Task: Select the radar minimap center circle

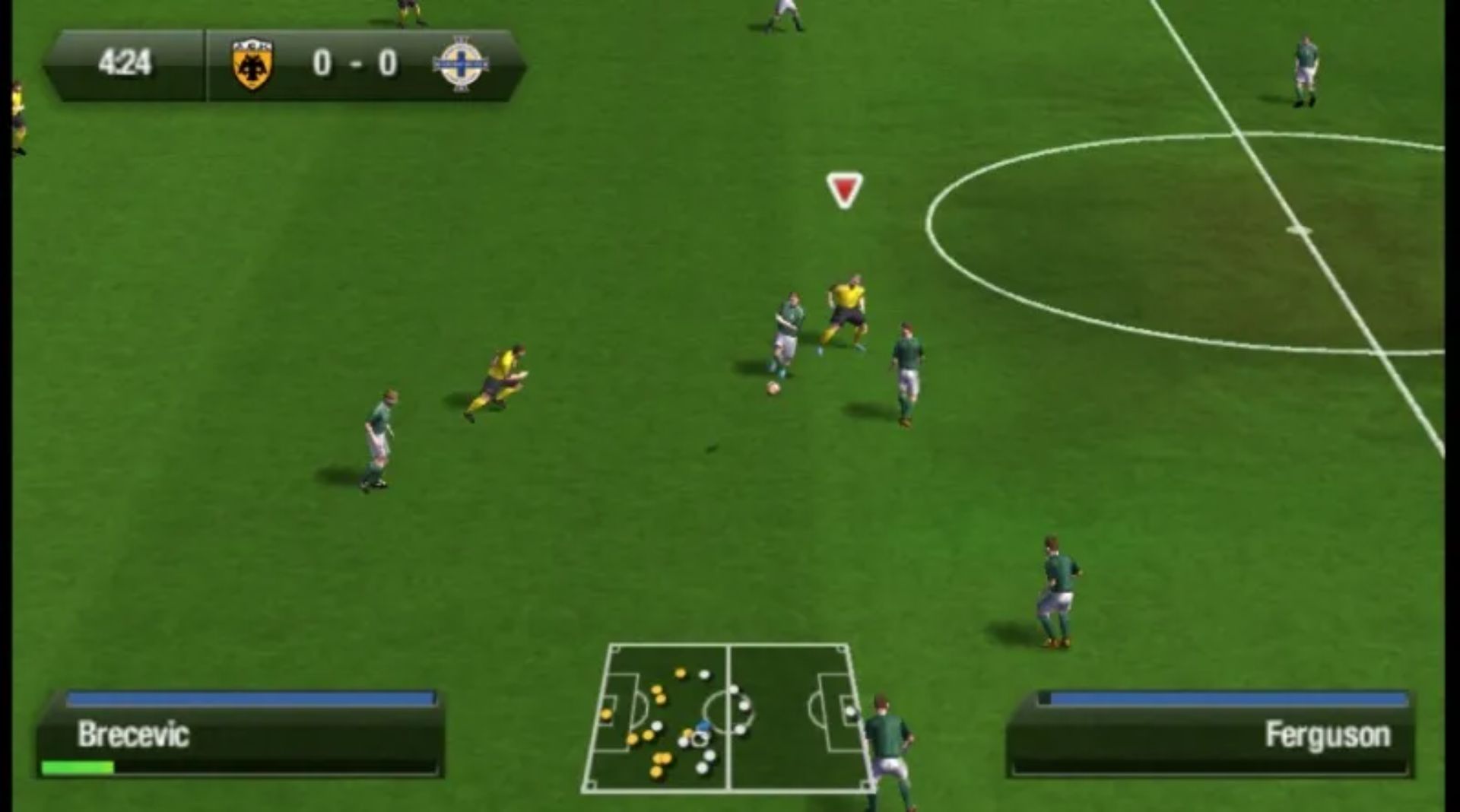Action: tap(727, 711)
